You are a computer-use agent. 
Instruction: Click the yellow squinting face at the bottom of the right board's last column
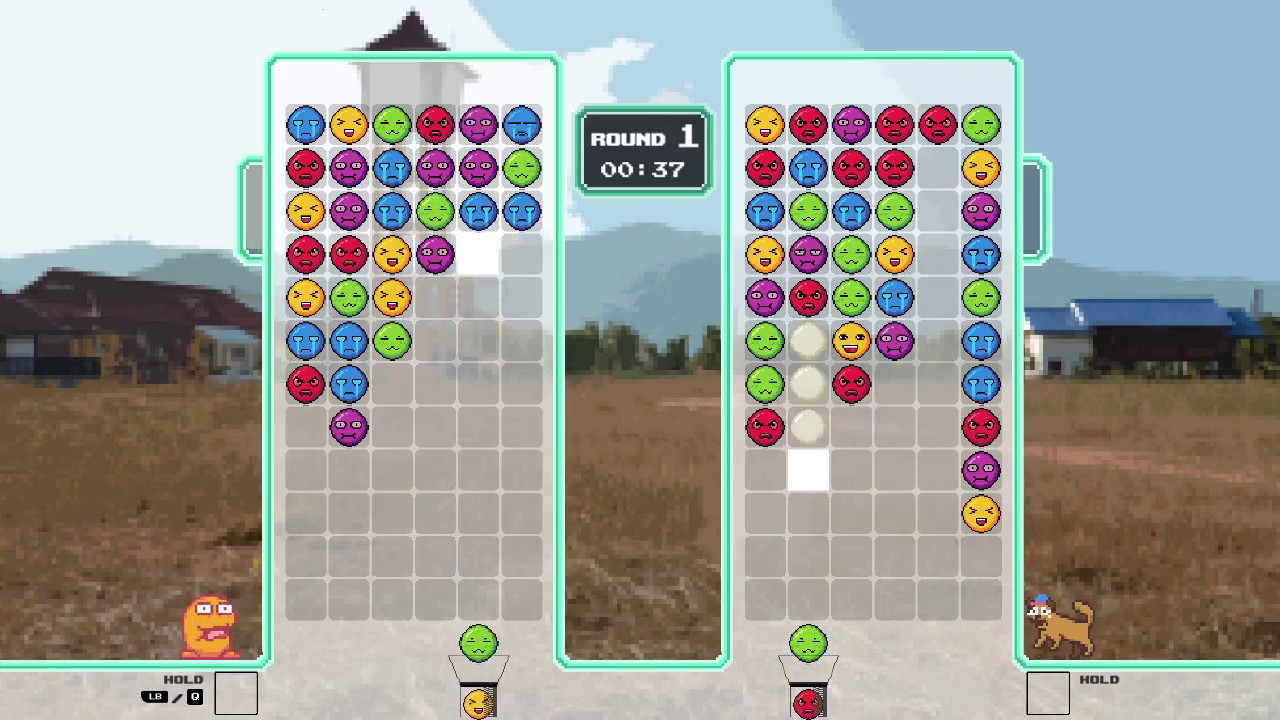[981, 512]
